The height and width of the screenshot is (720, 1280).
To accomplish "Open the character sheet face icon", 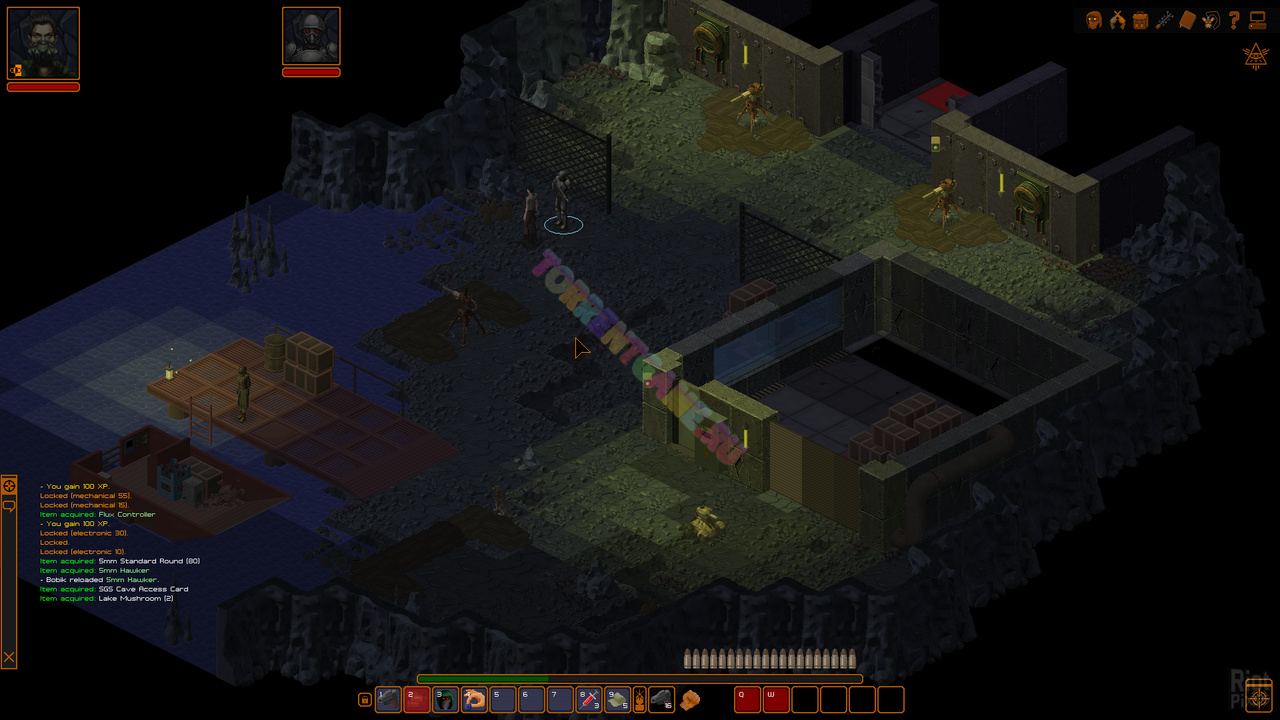I will pos(1094,20).
